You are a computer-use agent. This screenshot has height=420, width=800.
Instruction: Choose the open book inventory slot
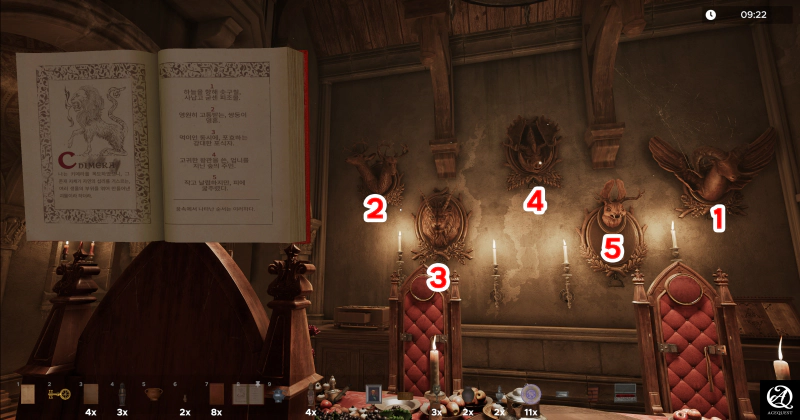[x=246, y=394]
